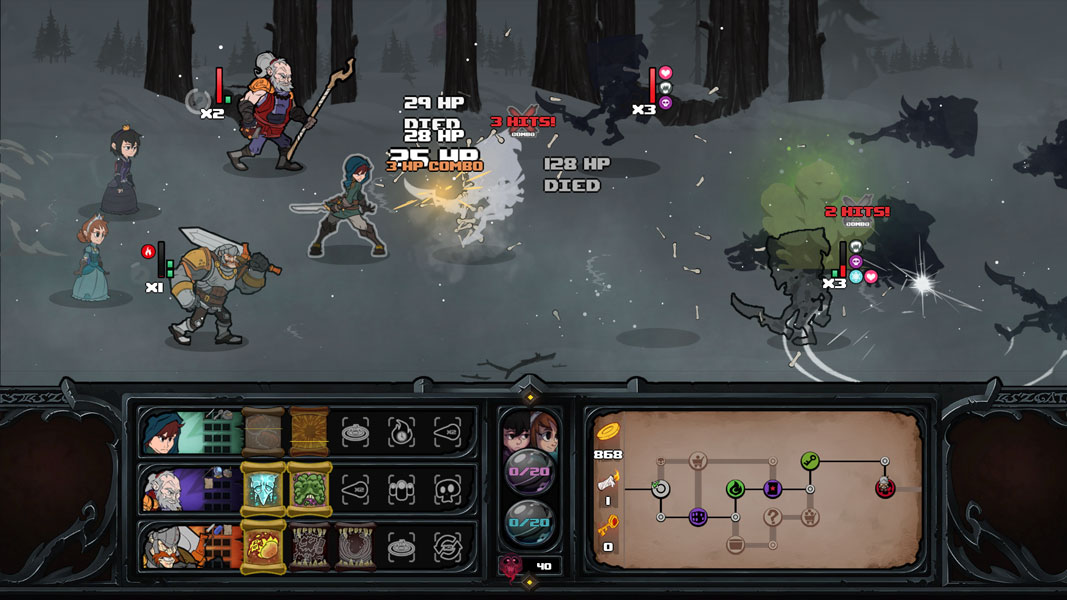Choose the rogue's golden burst scroll
1067x600 pixels.
coord(310,432)
